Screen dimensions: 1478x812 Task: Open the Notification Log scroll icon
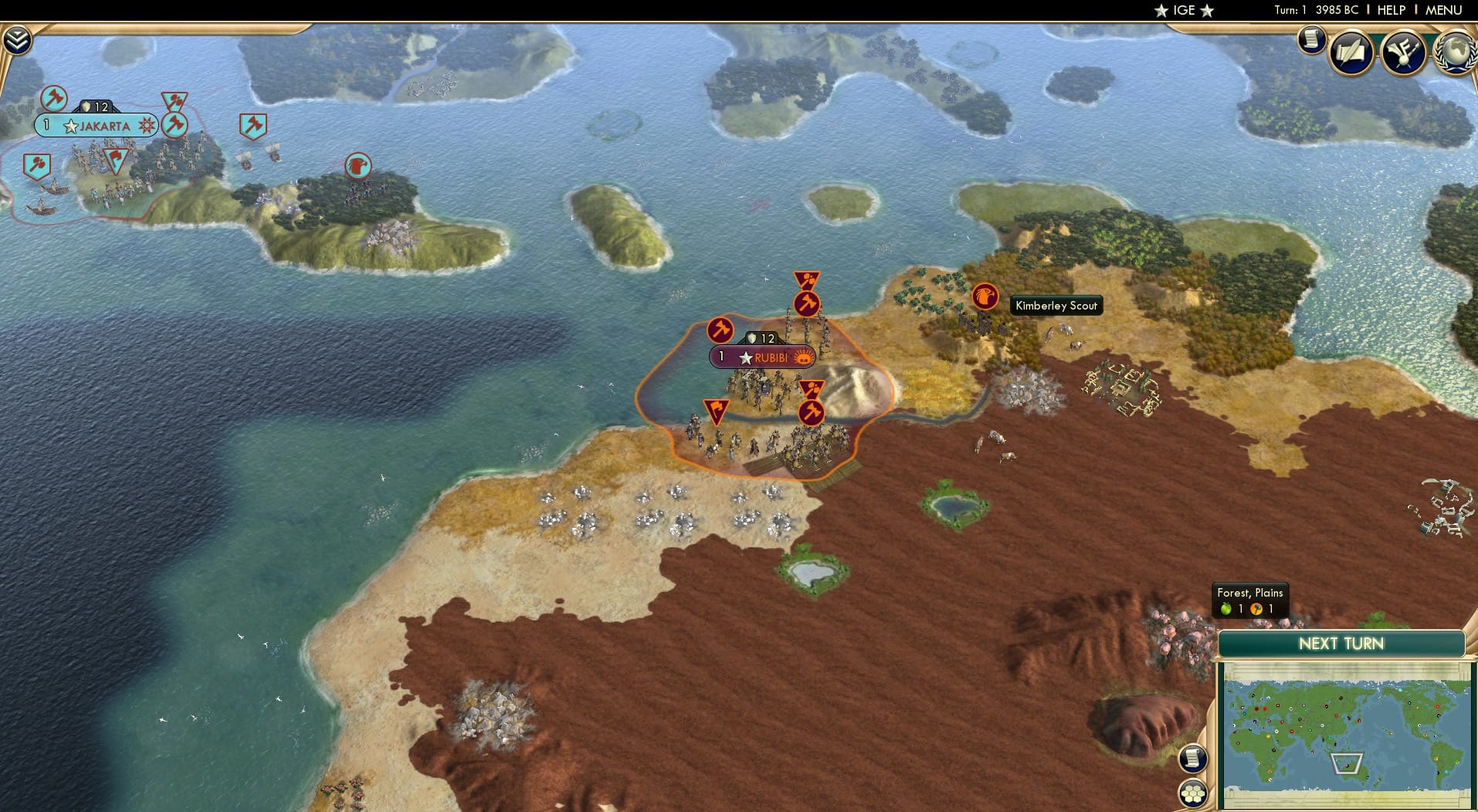tap(1310, 40)
